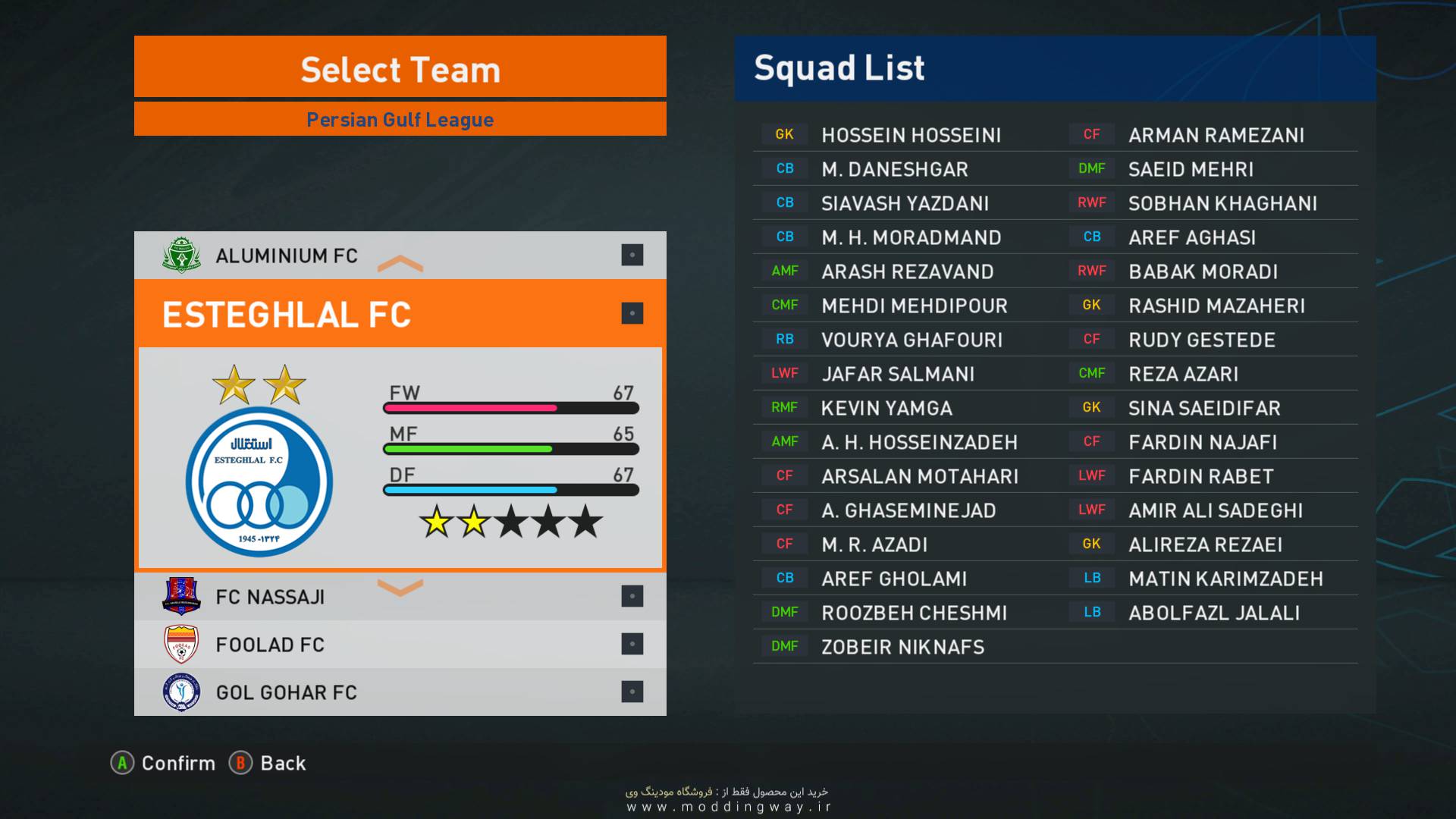The height and width of the screenshot is (819, 1456).
Task: Open the Persian Gulf League selector
Action: [x=400, y=120]
